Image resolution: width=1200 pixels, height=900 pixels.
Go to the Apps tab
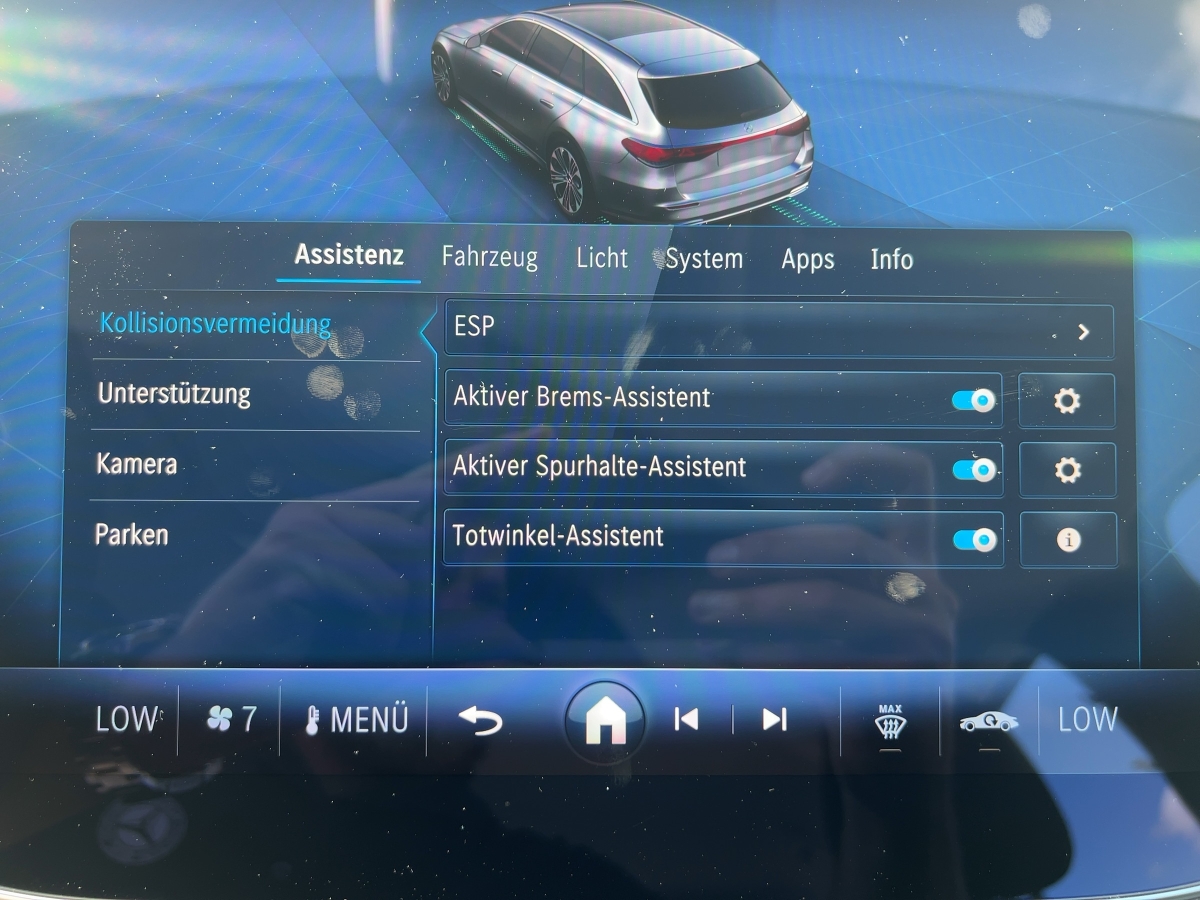[x=807, y=259]
